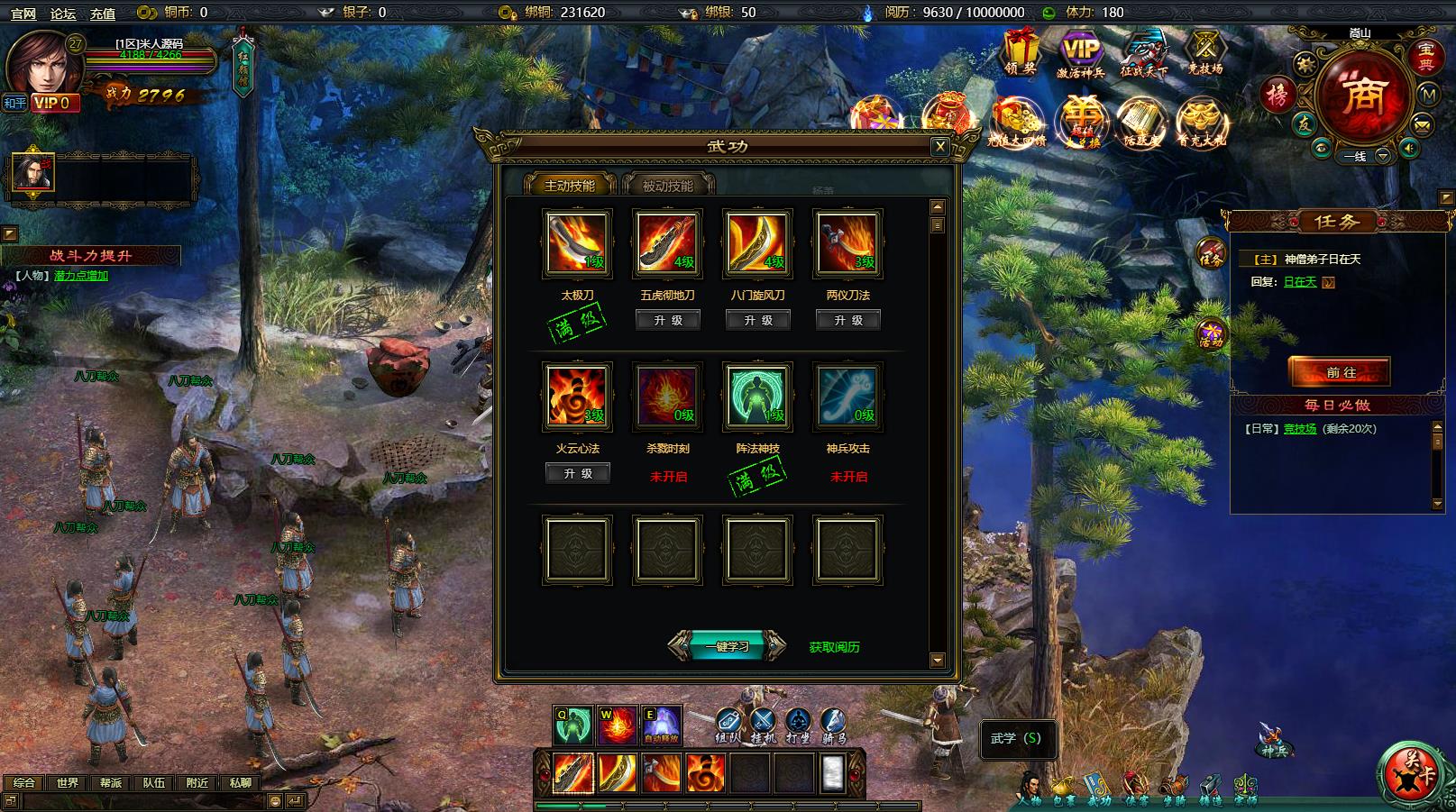The height and width of the screenshot is (812, 1456).
Task: Switch chat to the 世界 channel
Action: pyautogui.click(x=68, y=783)
